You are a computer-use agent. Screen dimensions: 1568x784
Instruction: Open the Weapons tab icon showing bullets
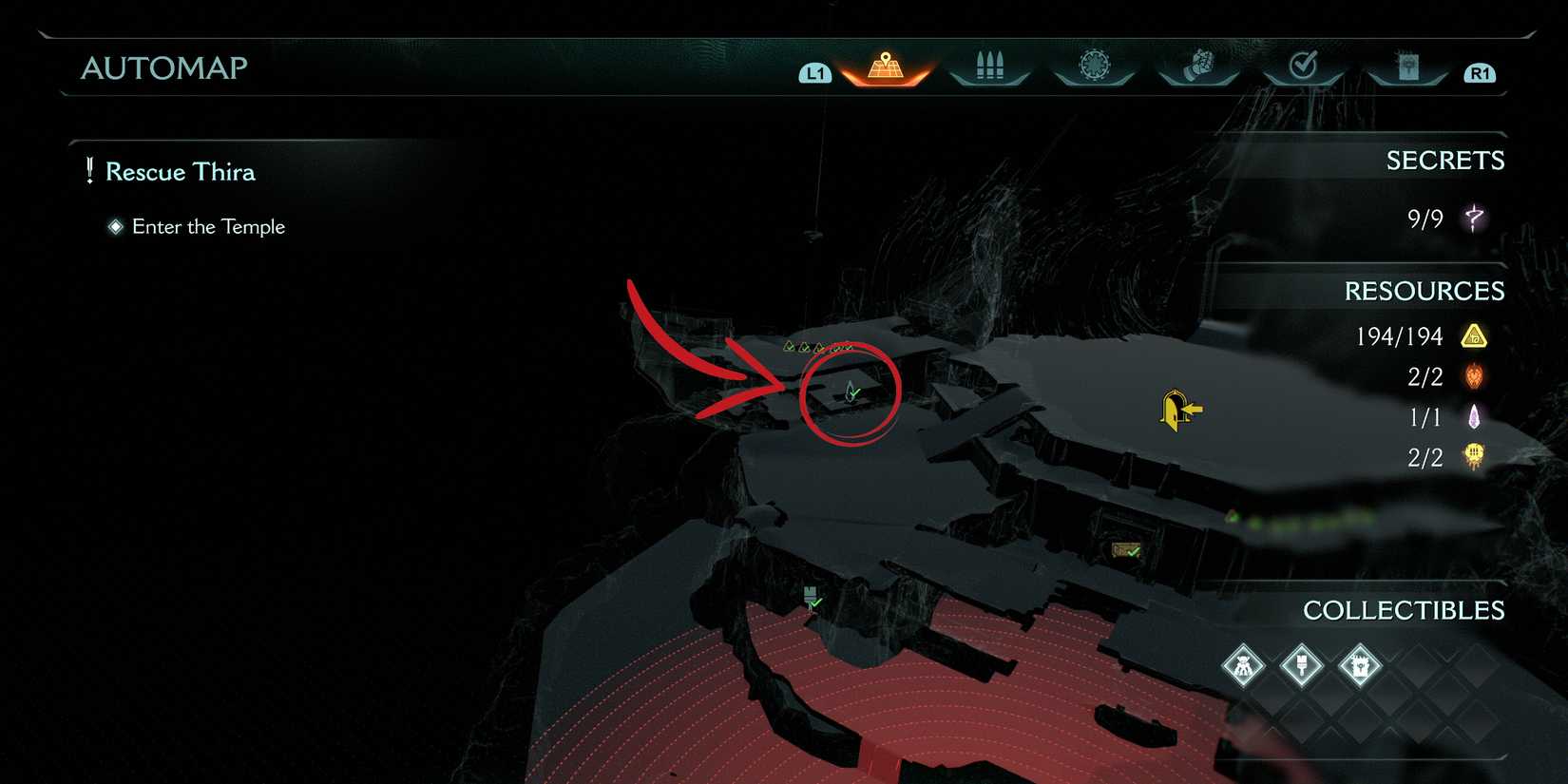point(989,65)
